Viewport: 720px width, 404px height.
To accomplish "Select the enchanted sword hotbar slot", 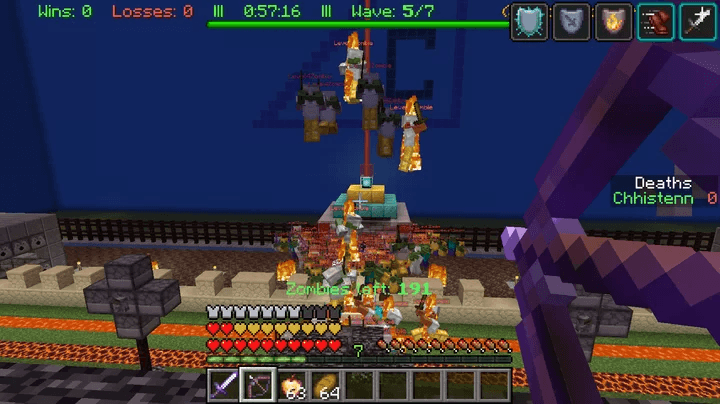I will pos(224,384).
